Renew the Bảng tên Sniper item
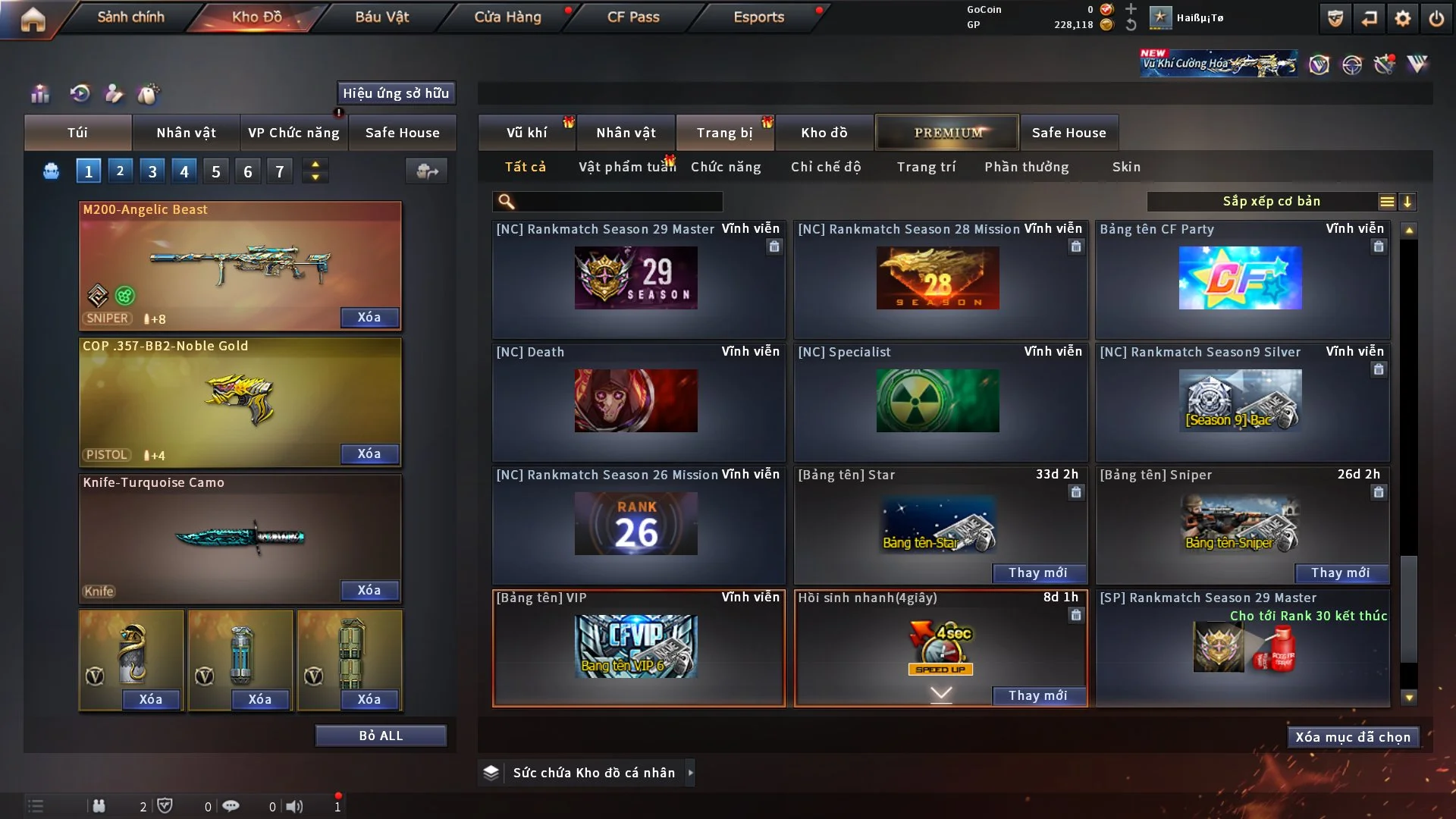The width and height of the screenshot is (1456, 819). (x=1340, y=573)
